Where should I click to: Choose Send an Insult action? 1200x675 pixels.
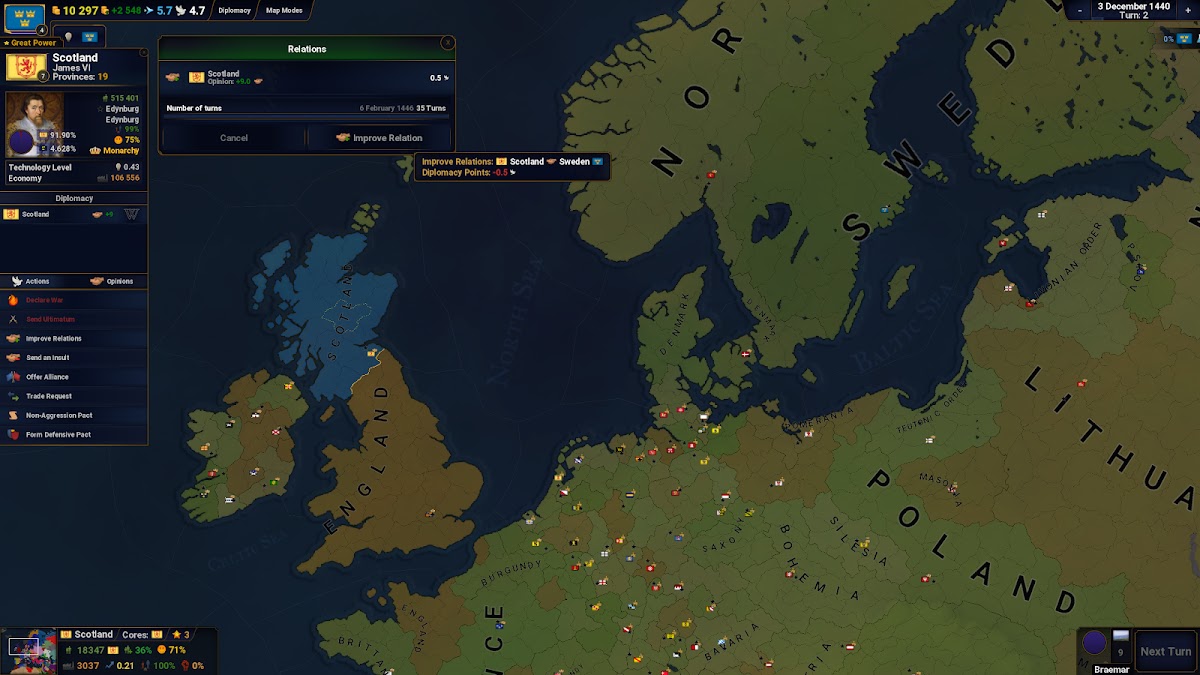pos(50,357)
